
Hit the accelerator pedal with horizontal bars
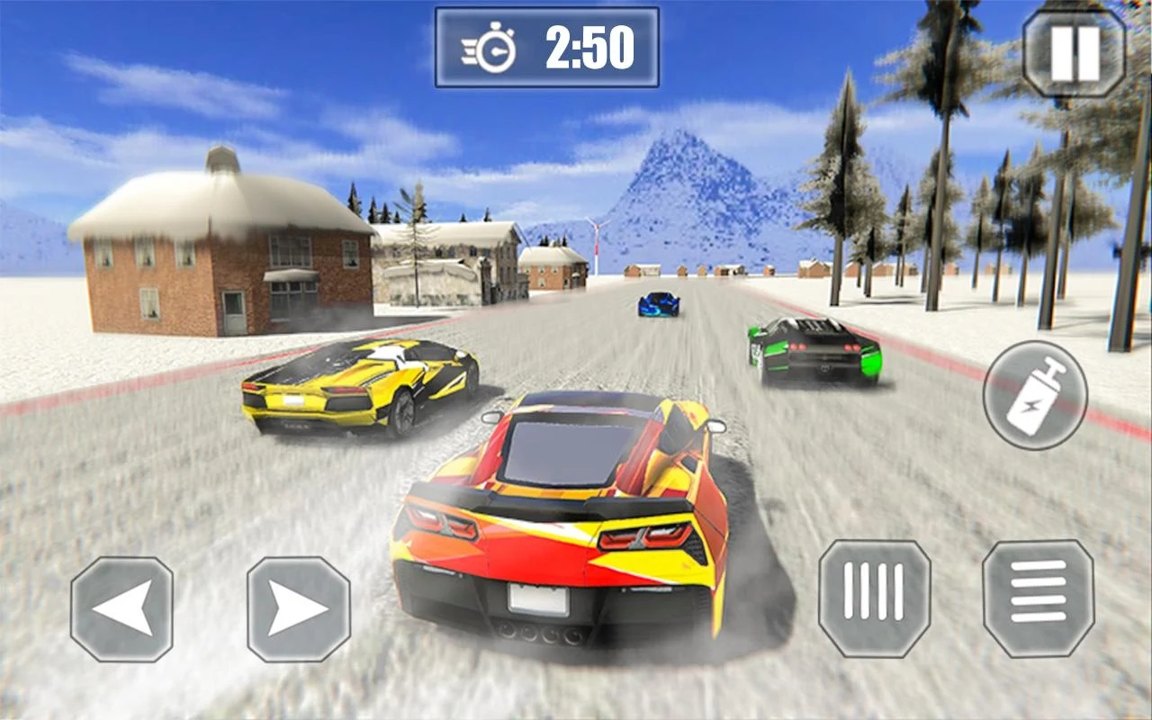point(1038,599)
